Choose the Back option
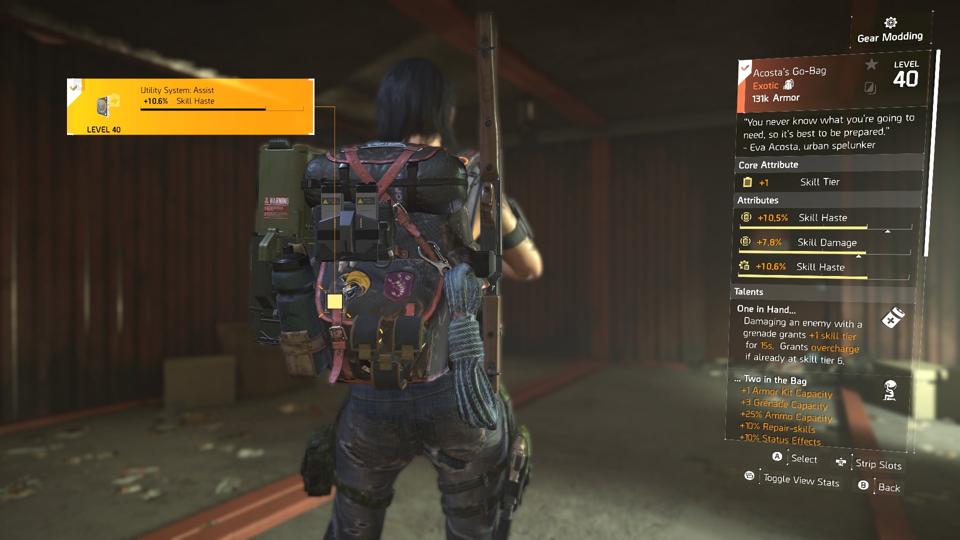The height and width of the screenshot is (540, 960). (x=888, y=487)
